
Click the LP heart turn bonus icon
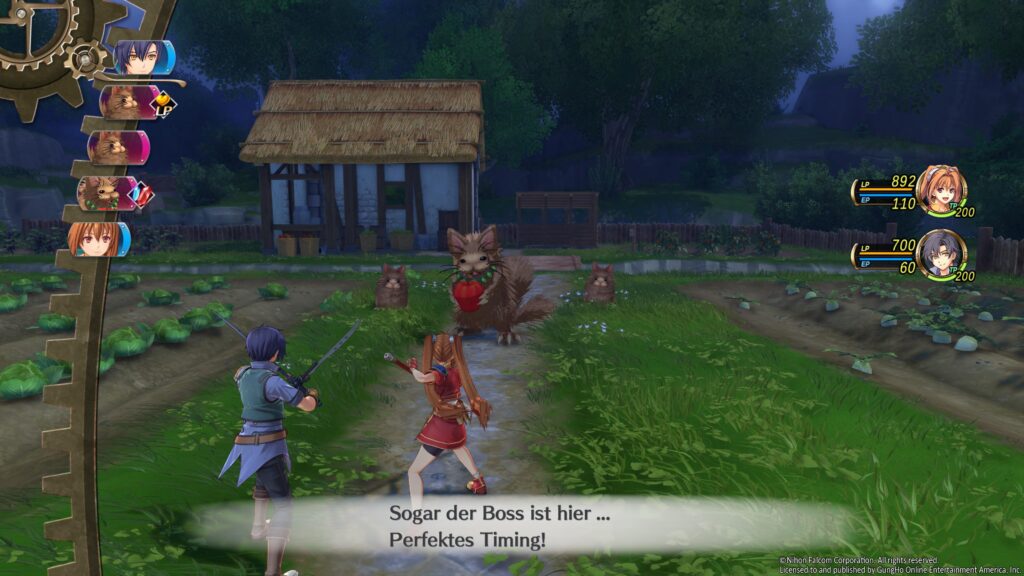coord(159,102)
